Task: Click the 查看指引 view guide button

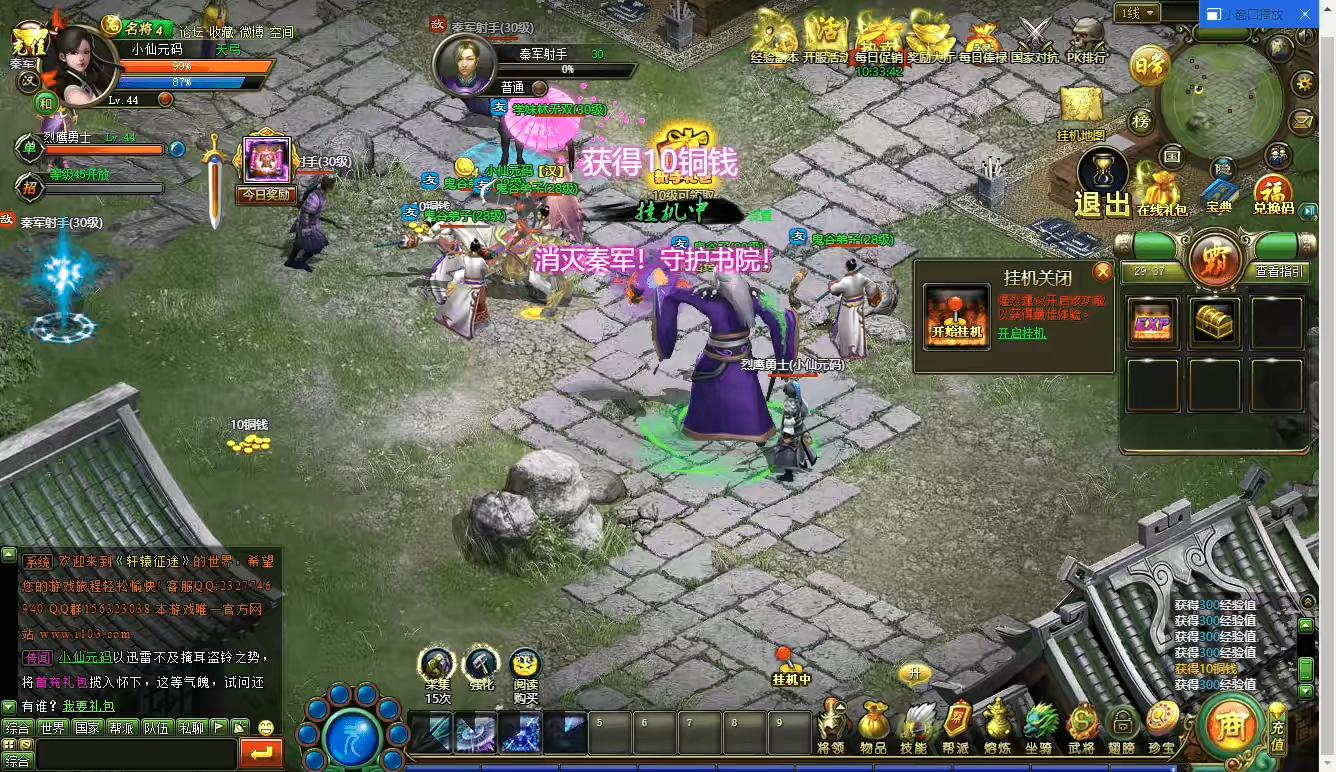Action: click(x=1279, y=270)
